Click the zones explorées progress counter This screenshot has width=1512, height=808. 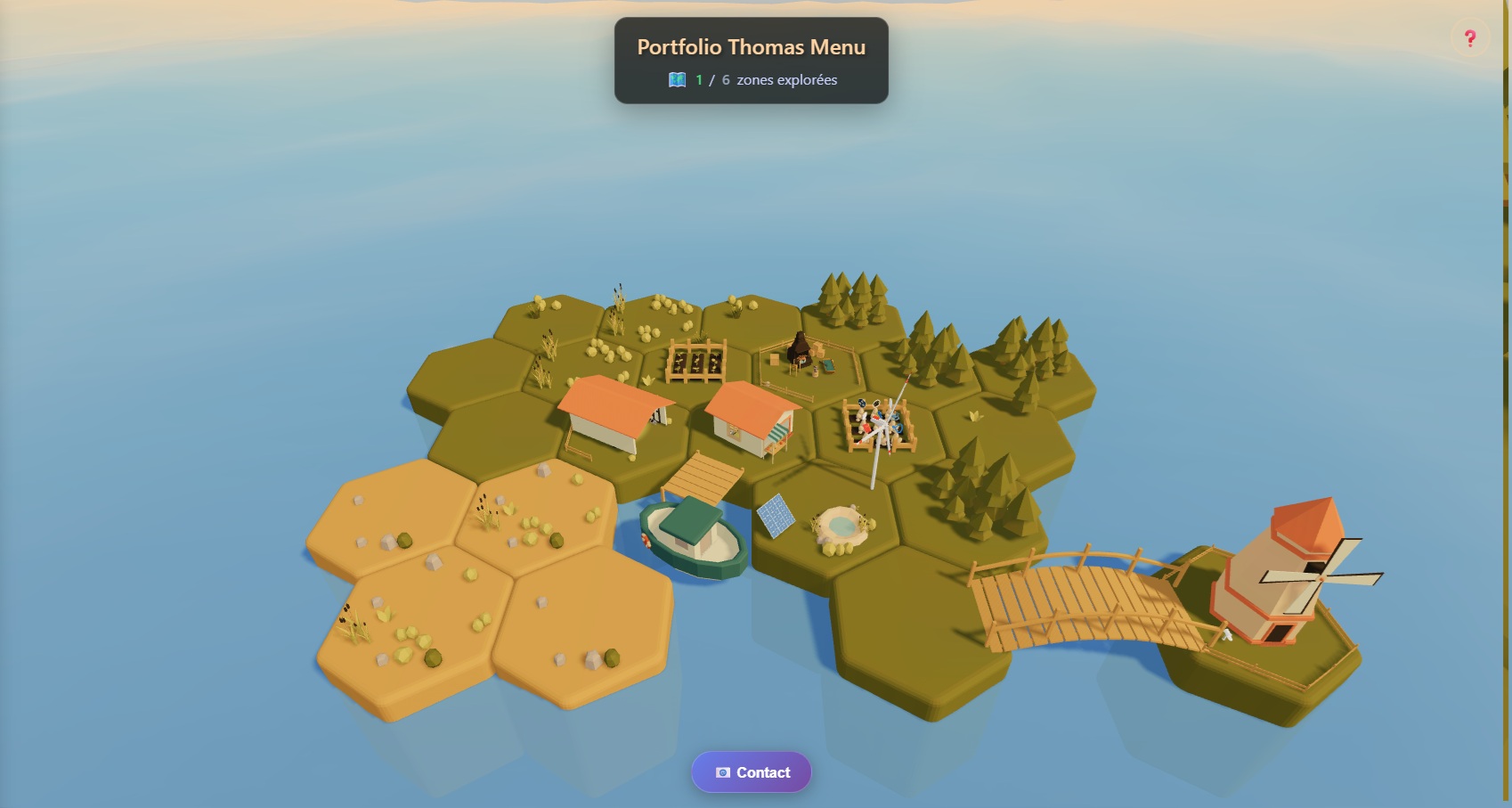[784, 79]
